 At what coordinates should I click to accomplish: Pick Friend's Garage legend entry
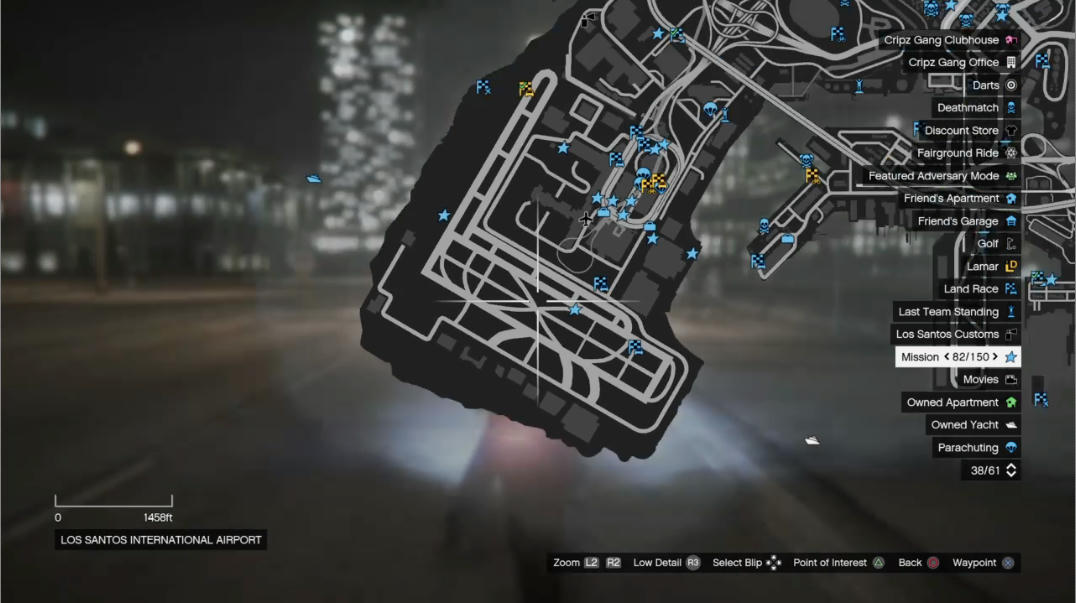pyautogui.click(x=965, y=222)
